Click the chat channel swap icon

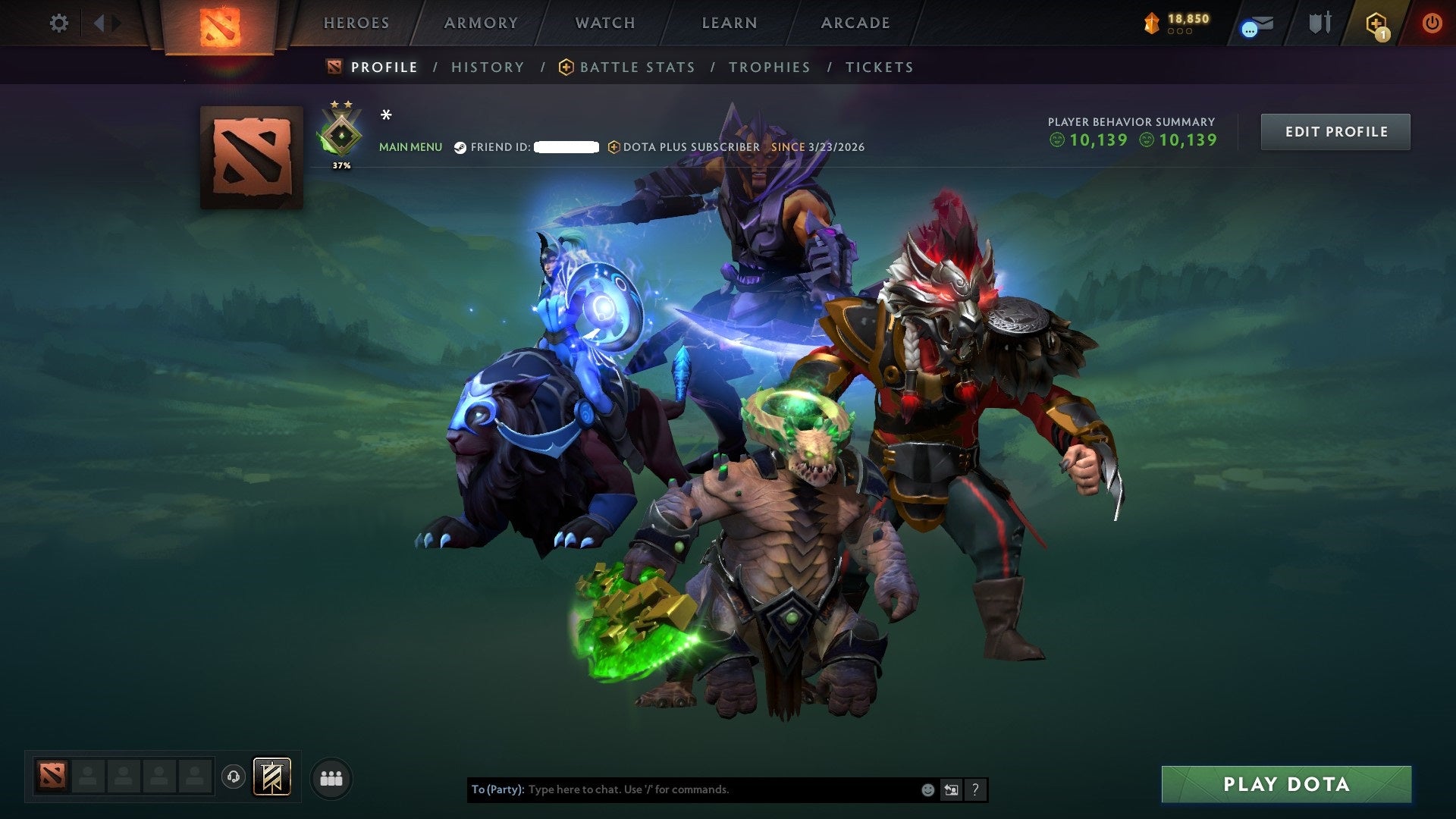click(x=952, y=789)
